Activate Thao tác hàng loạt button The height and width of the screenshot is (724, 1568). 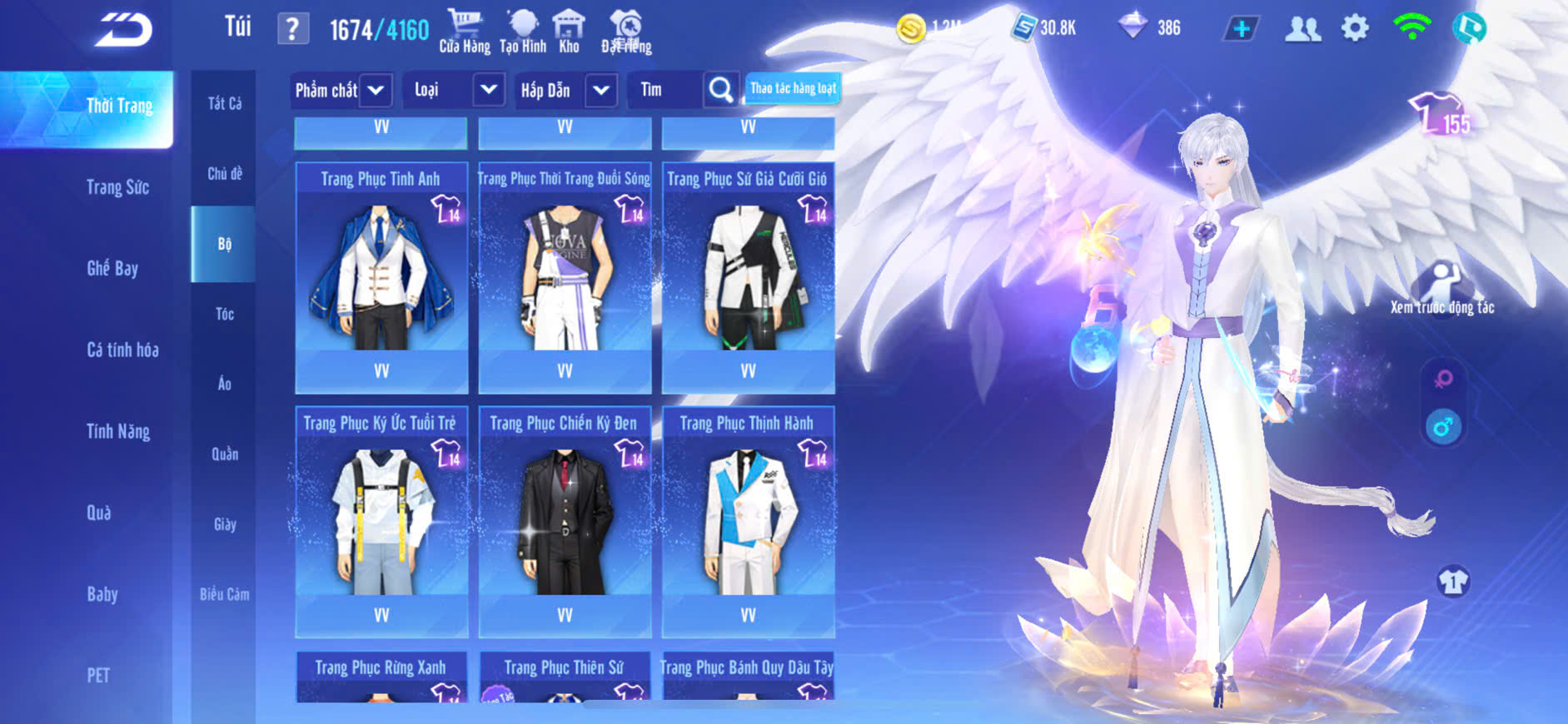tap(792, 88)
